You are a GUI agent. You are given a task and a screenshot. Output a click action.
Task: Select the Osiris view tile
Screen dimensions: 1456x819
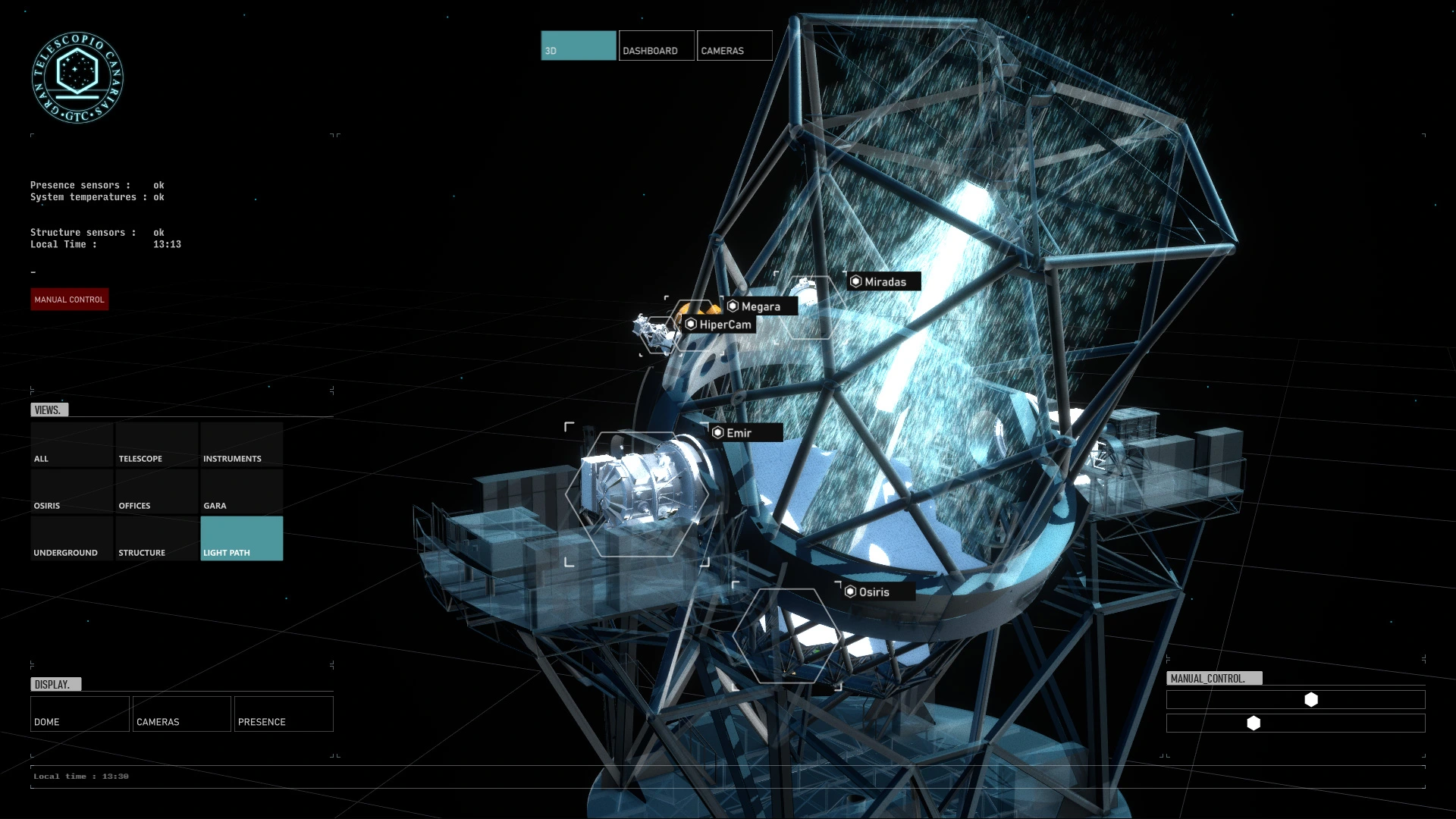click(x=72, y=492)
